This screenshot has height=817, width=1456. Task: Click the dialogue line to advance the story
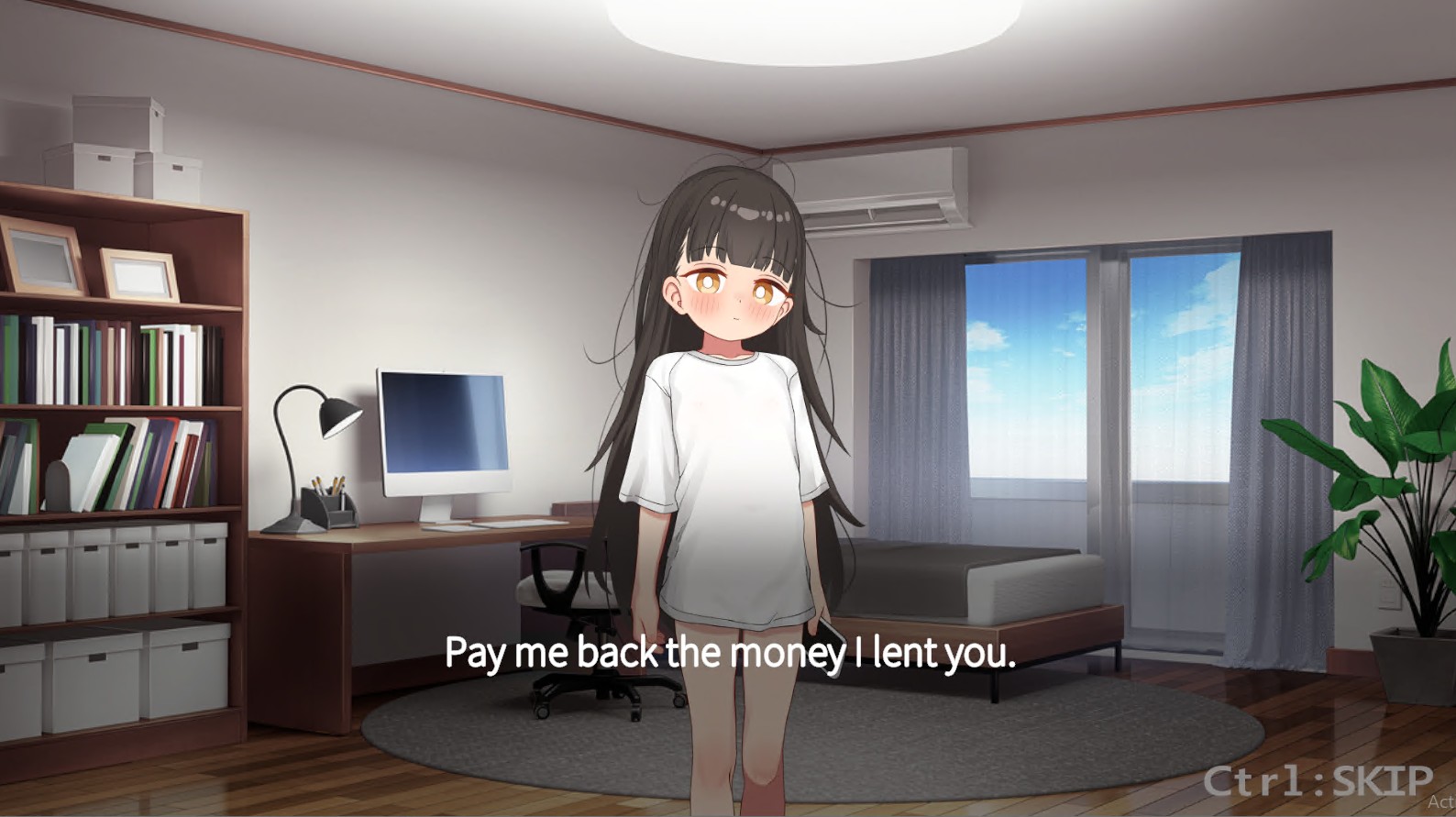tap(729, 654)
